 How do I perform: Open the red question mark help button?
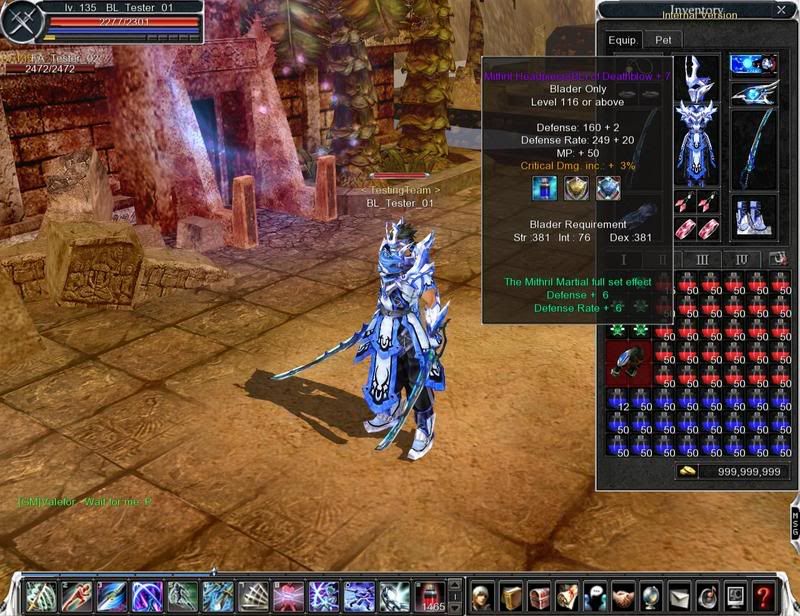764,596
